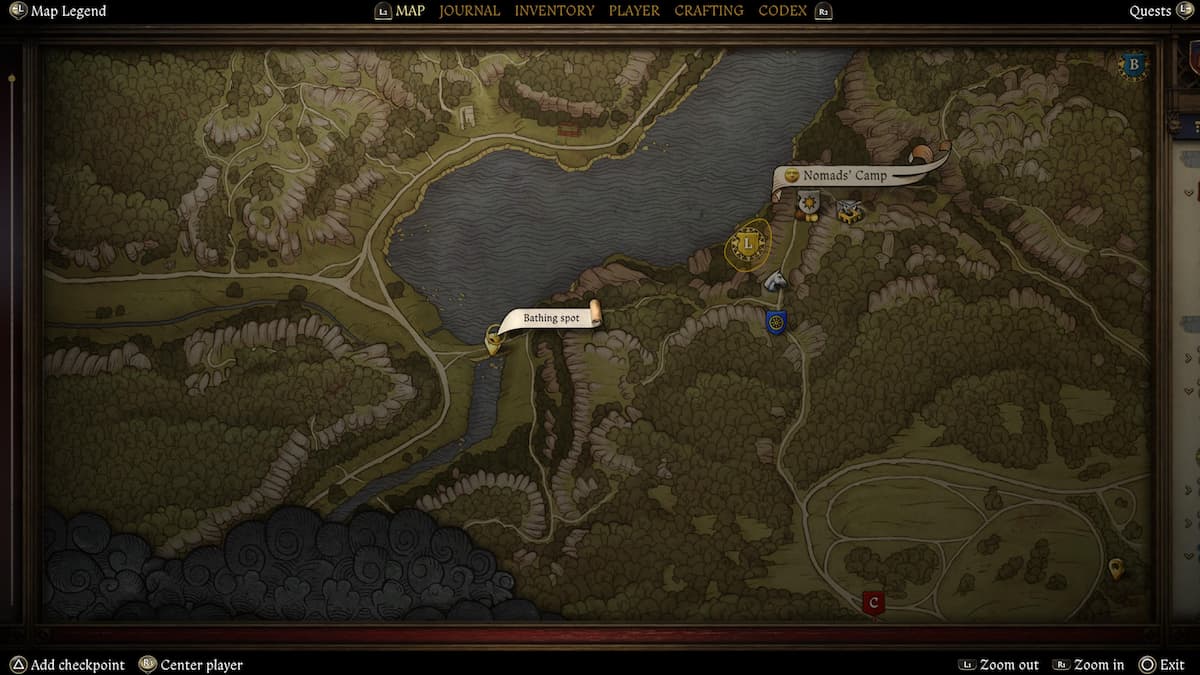Image resolution: width=1200 pixels, height=675 pixels.
Task: Select the blue B quest marker
Action: point(1133,66)
